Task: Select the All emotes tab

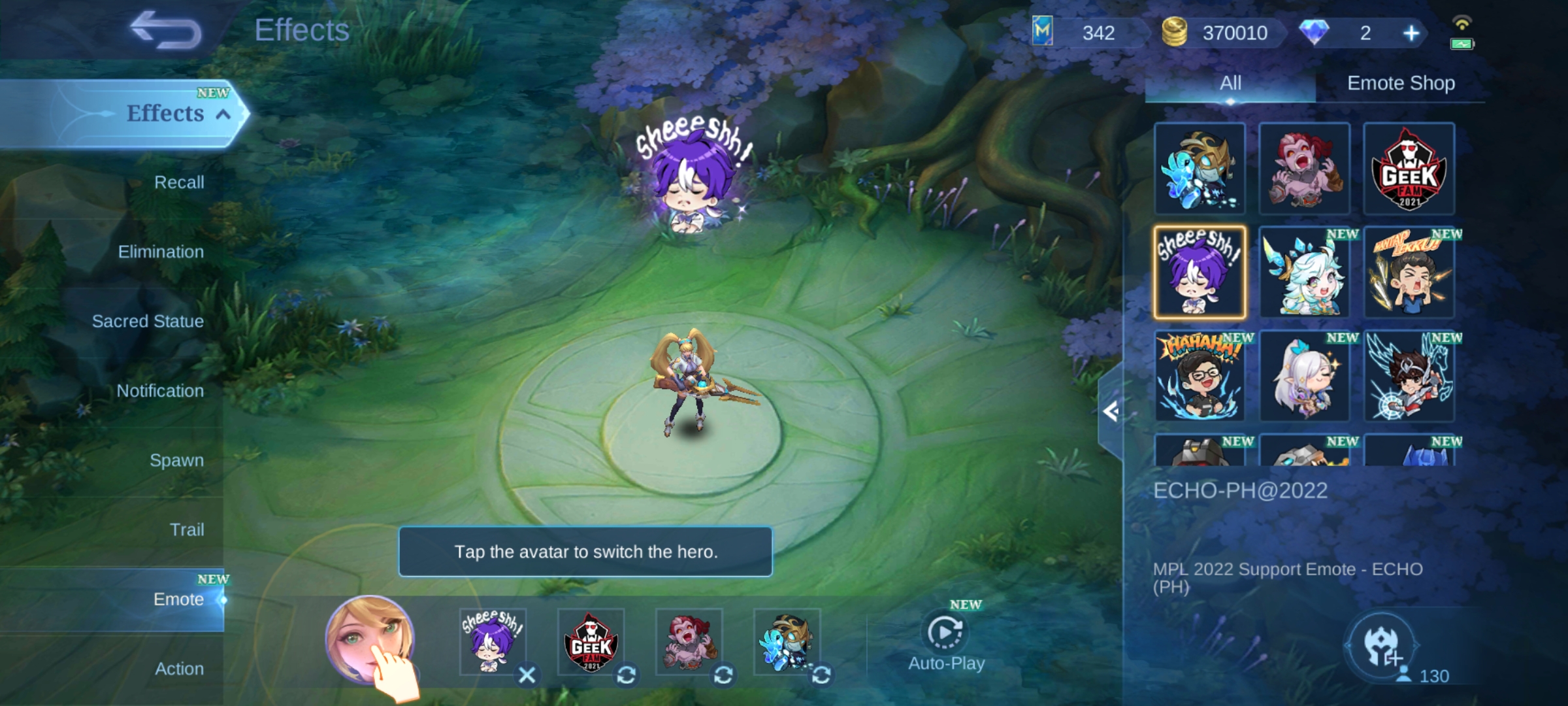Action: tap(1230, 83)
